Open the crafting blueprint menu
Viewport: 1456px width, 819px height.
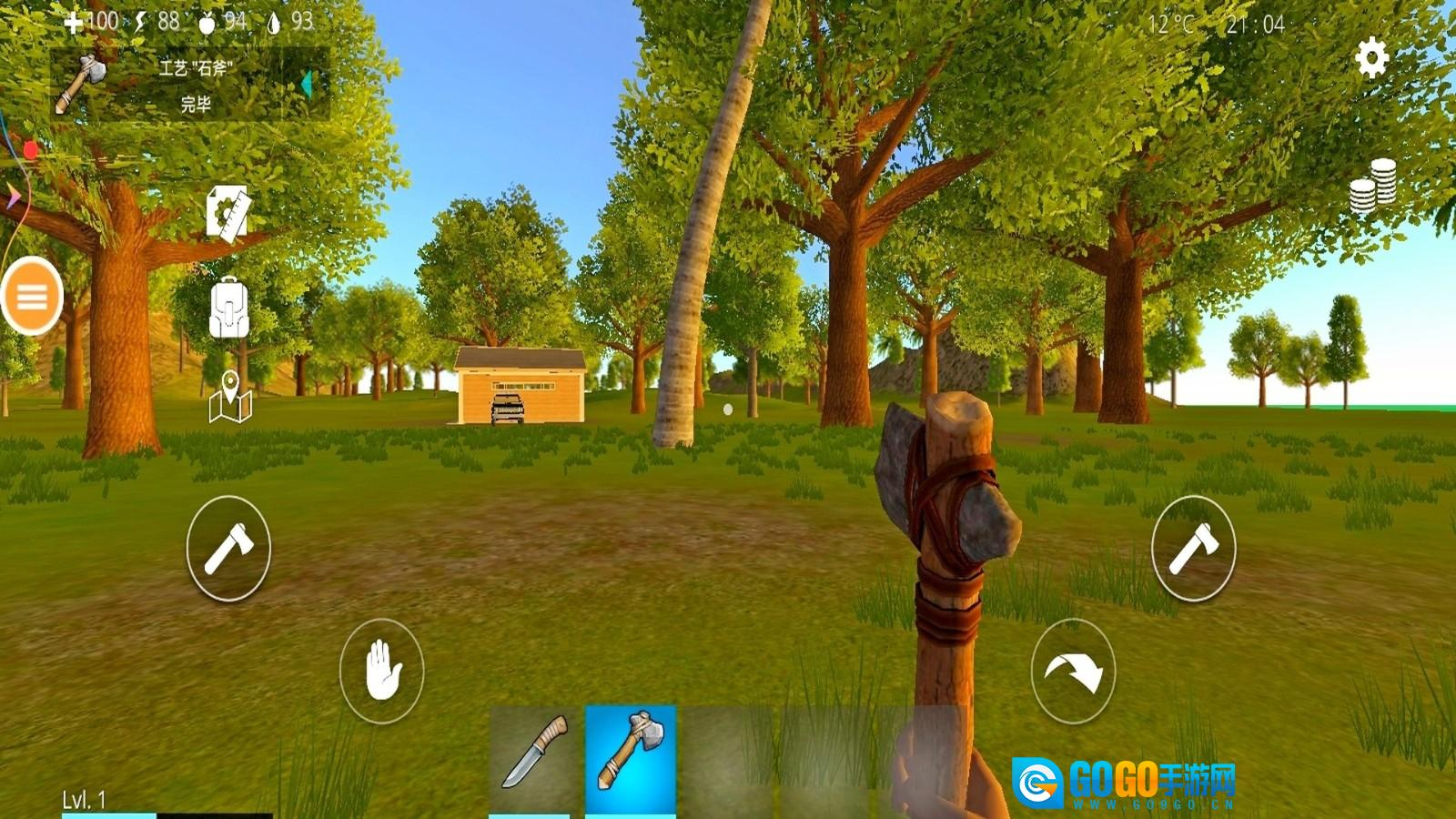227,212
